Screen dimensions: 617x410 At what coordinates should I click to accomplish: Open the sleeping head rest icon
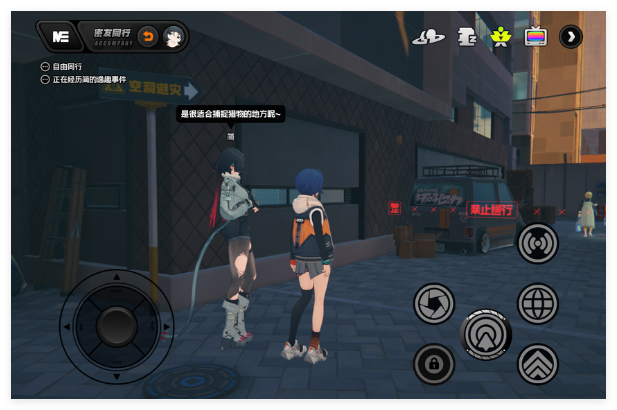(x=465, y=37)
